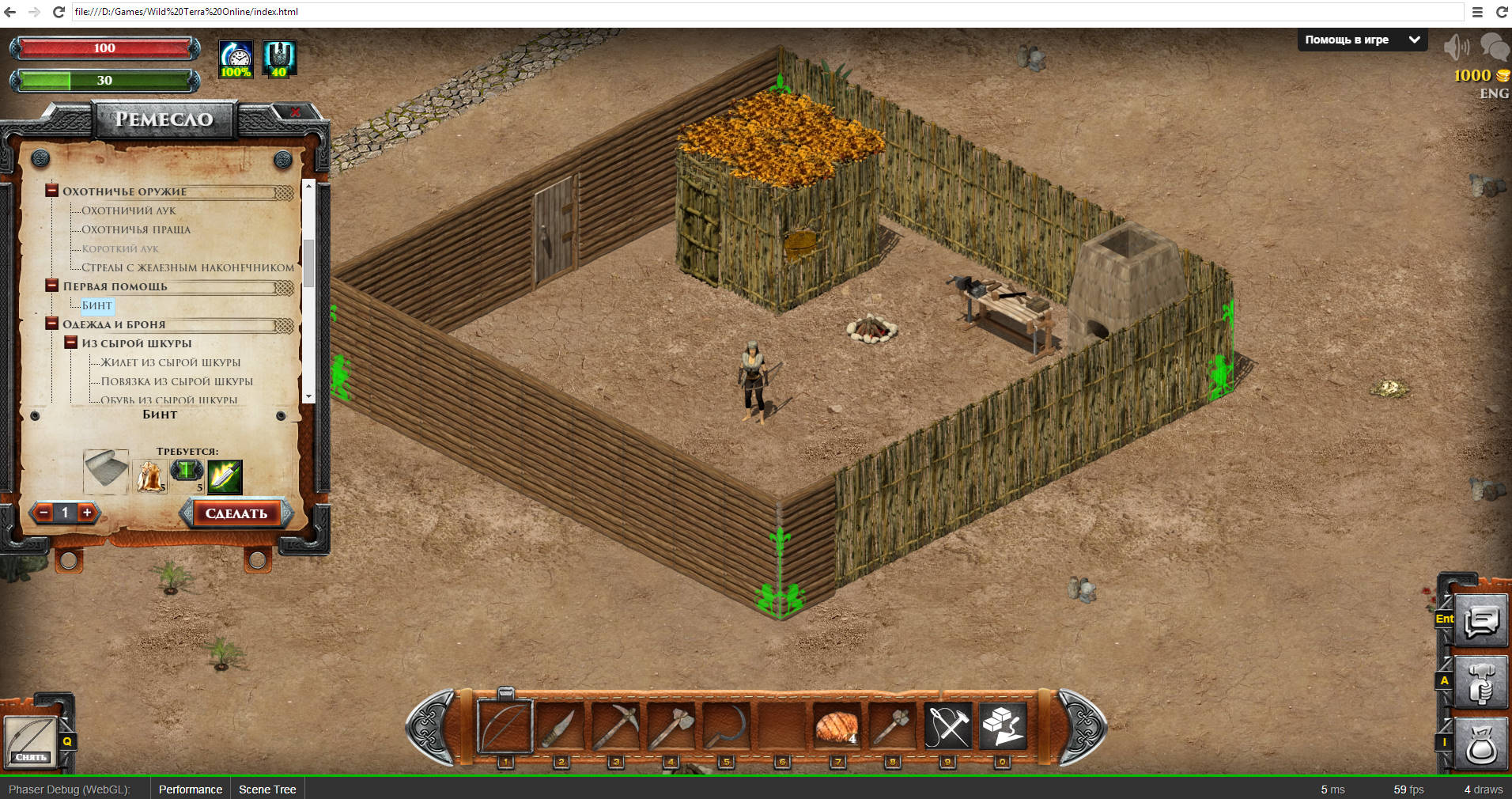Select Стрелы с железным наконечником recipe

pyautogui.click(x=187, y=267)
